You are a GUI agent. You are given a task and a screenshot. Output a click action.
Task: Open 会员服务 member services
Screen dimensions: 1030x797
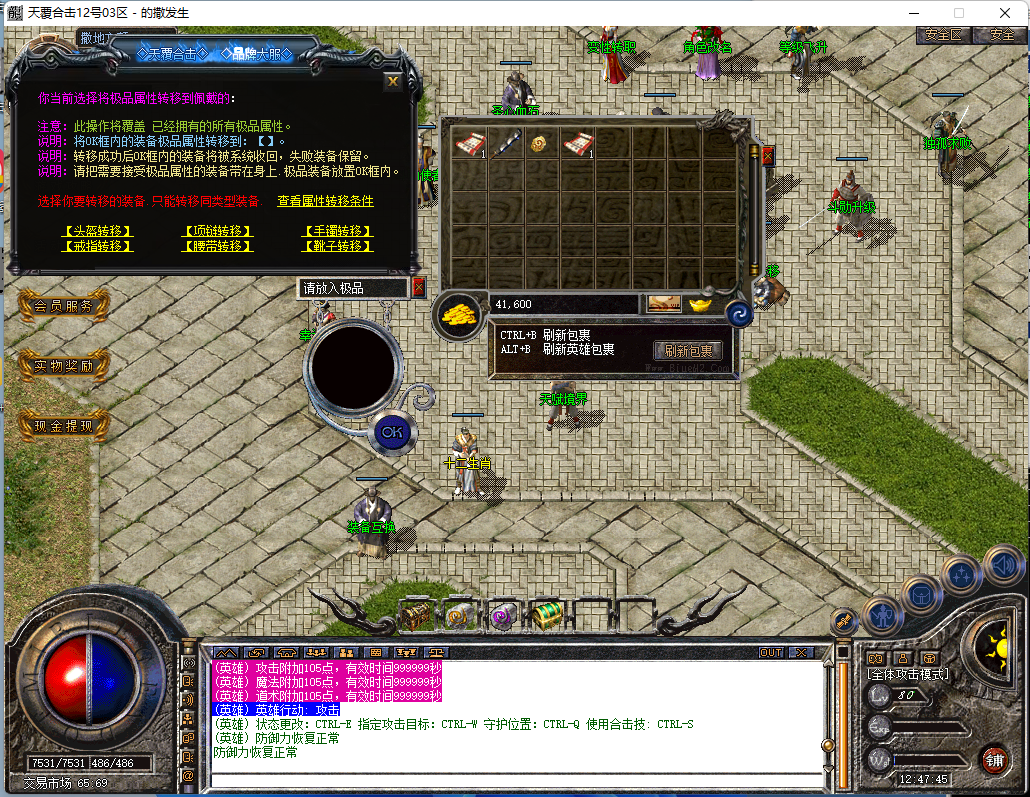[x=63, y=306]
